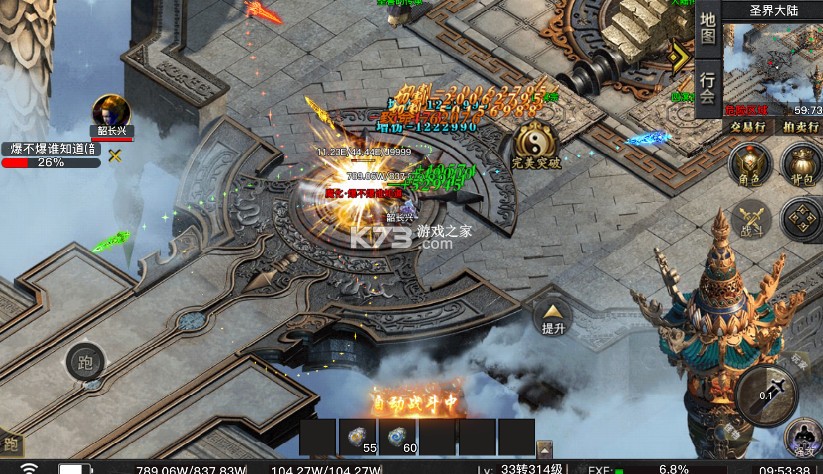
Task: Toggle the 战斗 crossed-swords combat button
Action: point(749,218)
